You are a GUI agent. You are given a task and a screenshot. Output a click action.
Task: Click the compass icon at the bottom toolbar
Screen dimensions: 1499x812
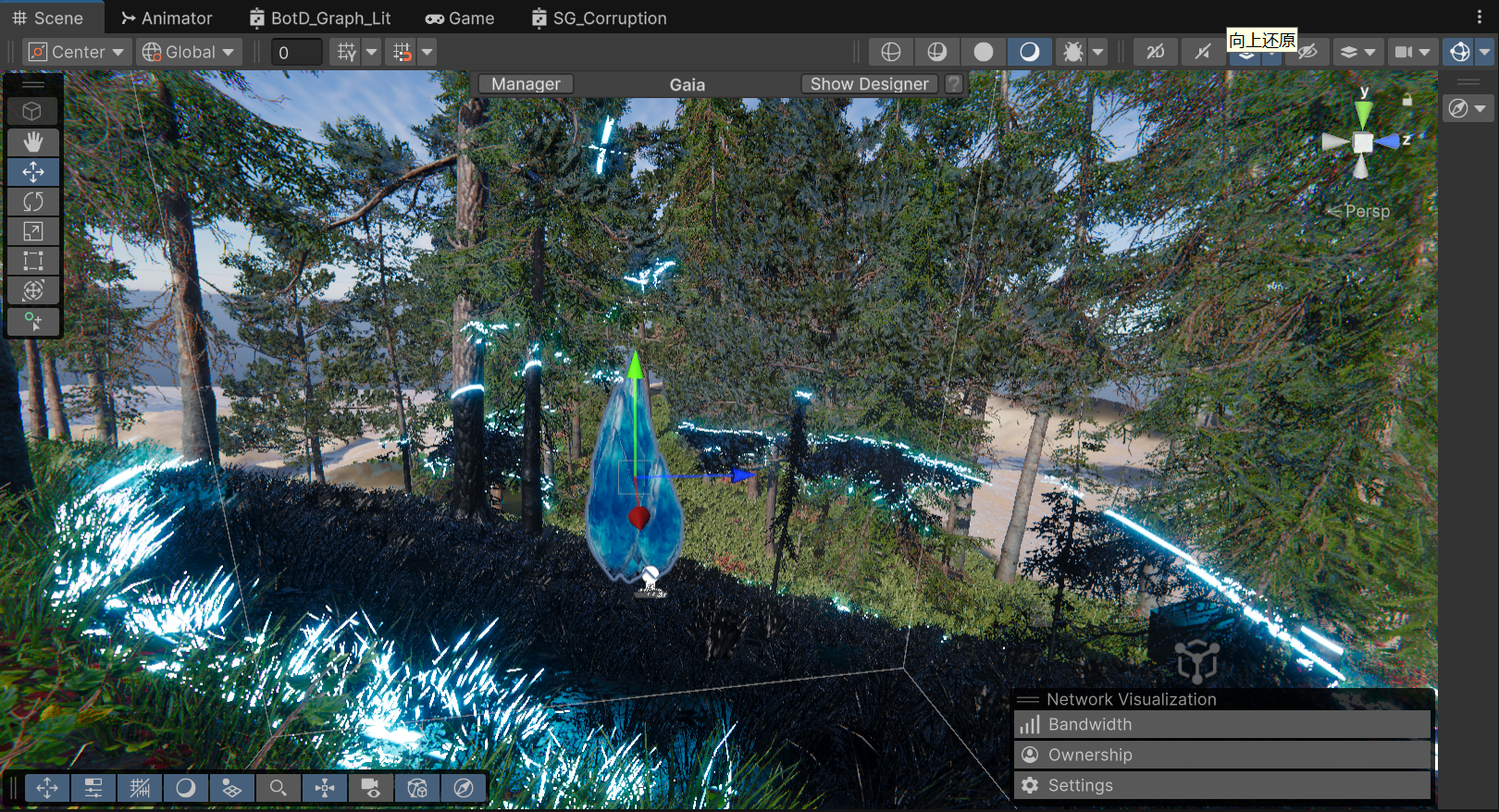[x=464, y=788]
